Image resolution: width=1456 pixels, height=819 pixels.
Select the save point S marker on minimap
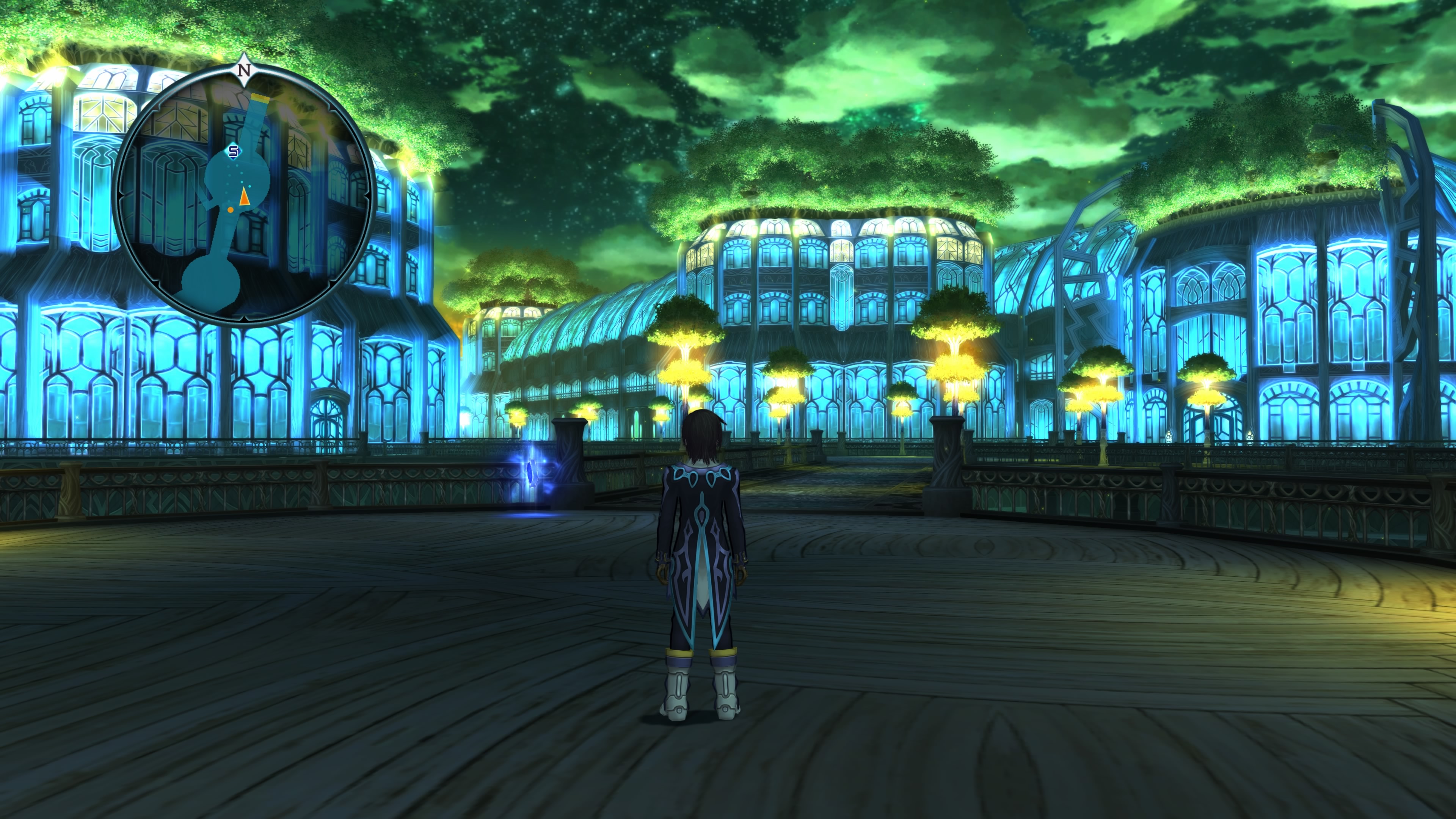(x=234, y=152)
